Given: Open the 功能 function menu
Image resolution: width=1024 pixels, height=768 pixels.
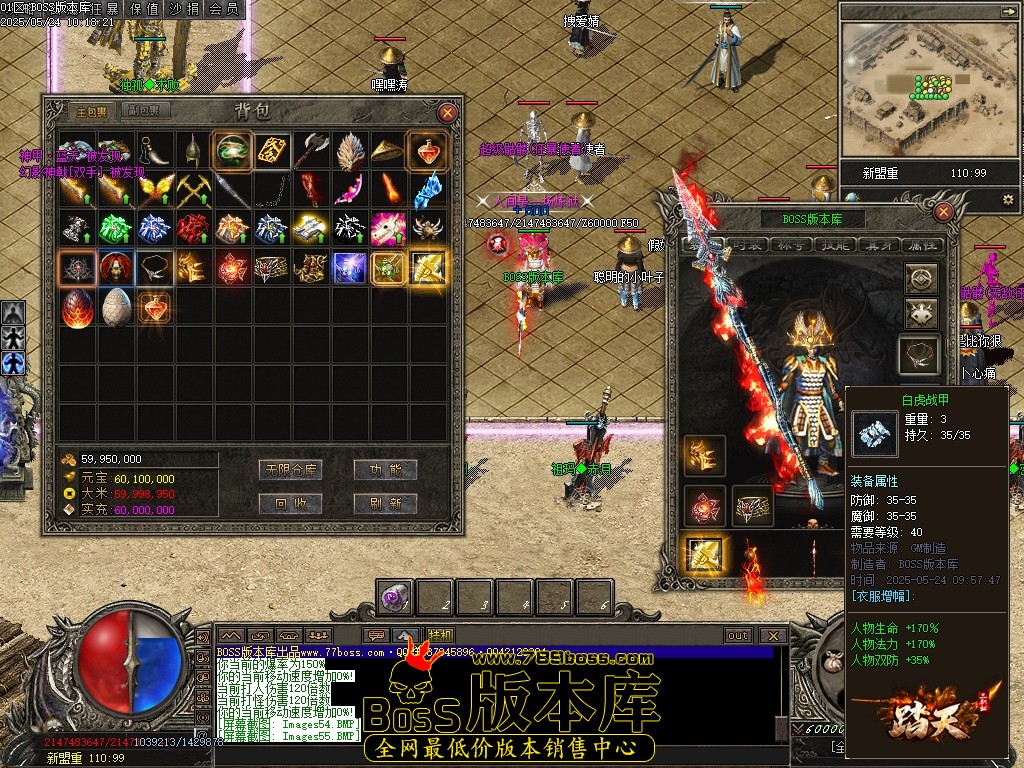Looking at the screenshot, I should point(385,469).
